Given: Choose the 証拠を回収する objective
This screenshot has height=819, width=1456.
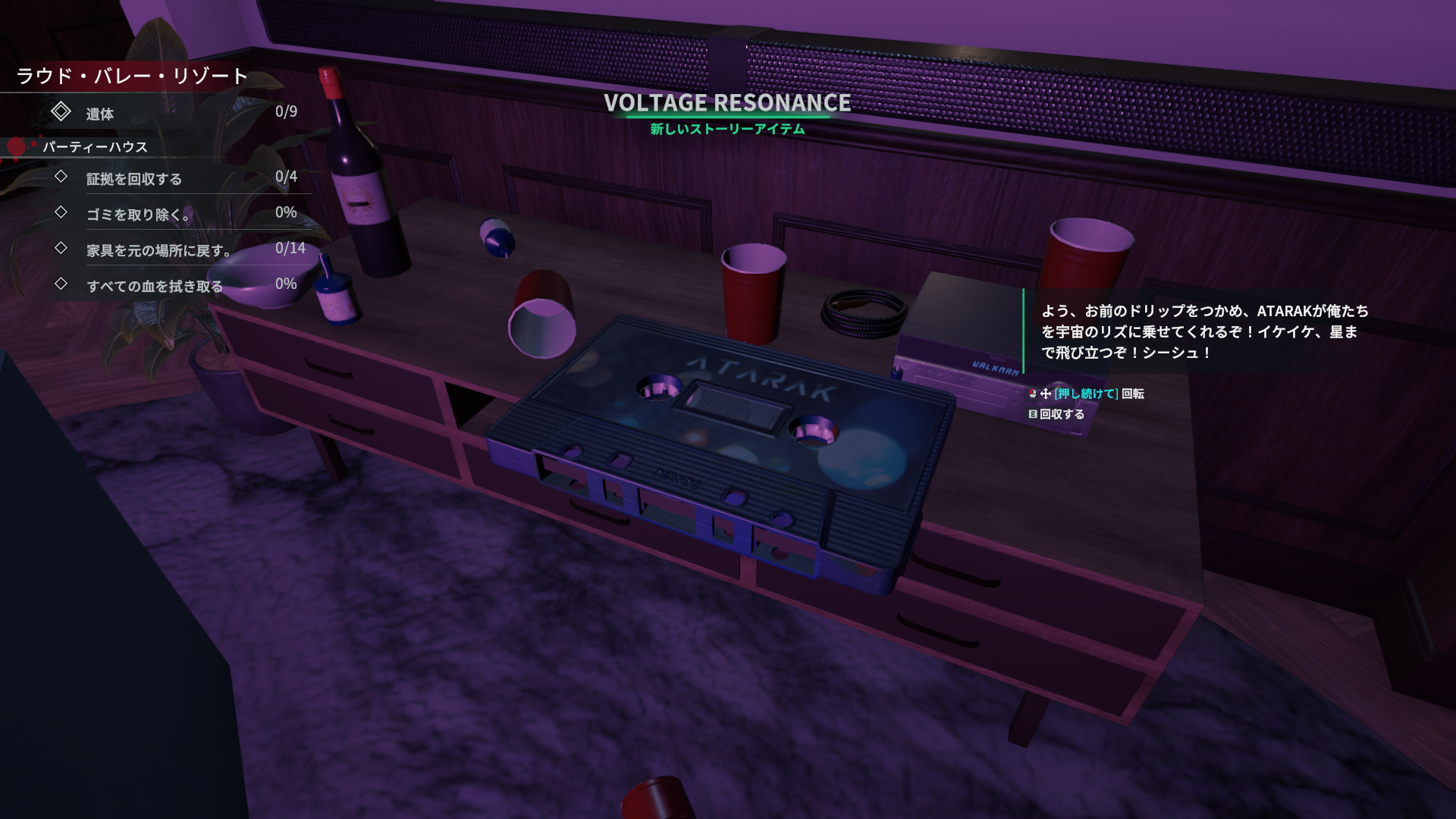Looking at the screenshot, I should 134,179.
